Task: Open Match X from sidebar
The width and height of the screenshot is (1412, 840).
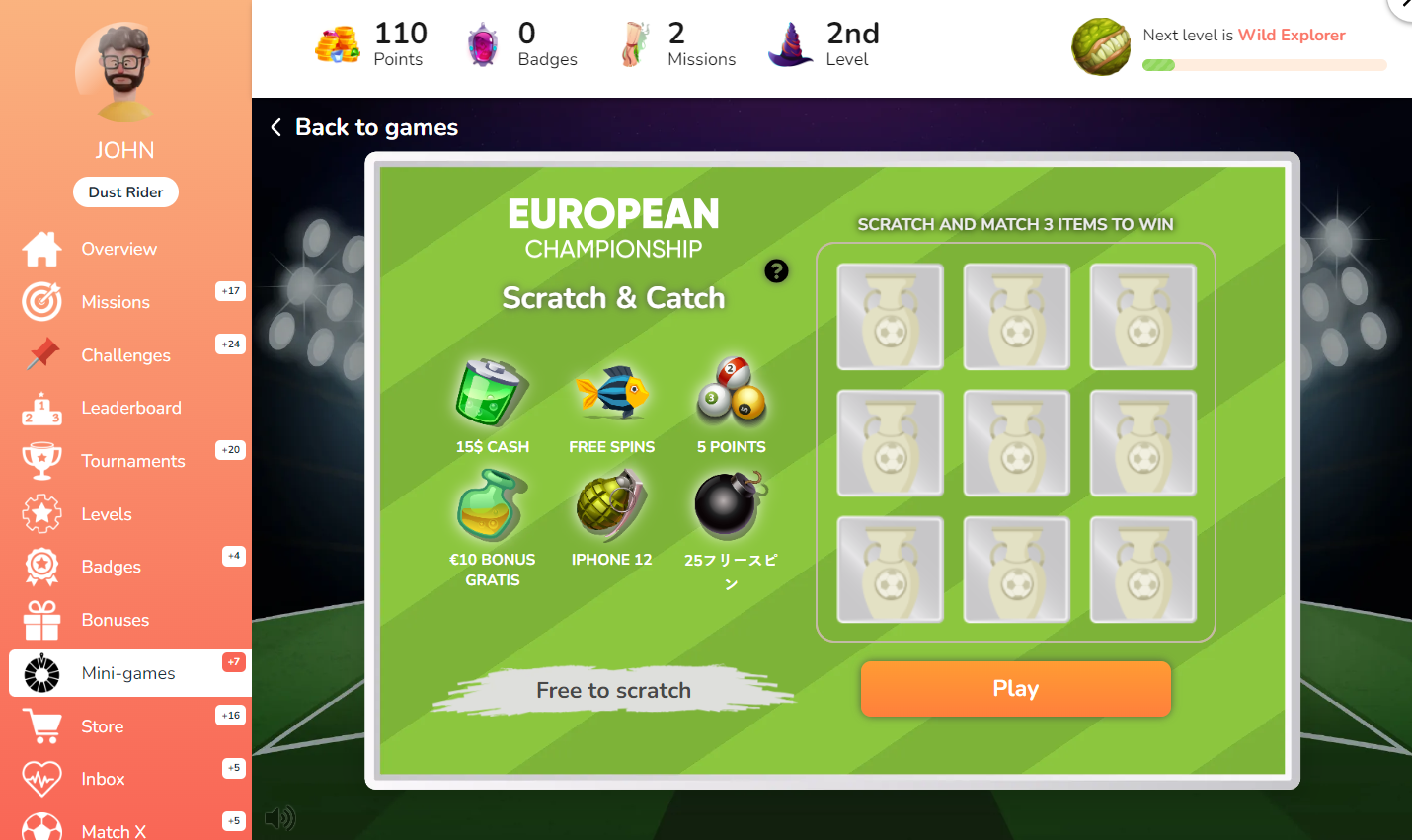Action: coord(114,830)
